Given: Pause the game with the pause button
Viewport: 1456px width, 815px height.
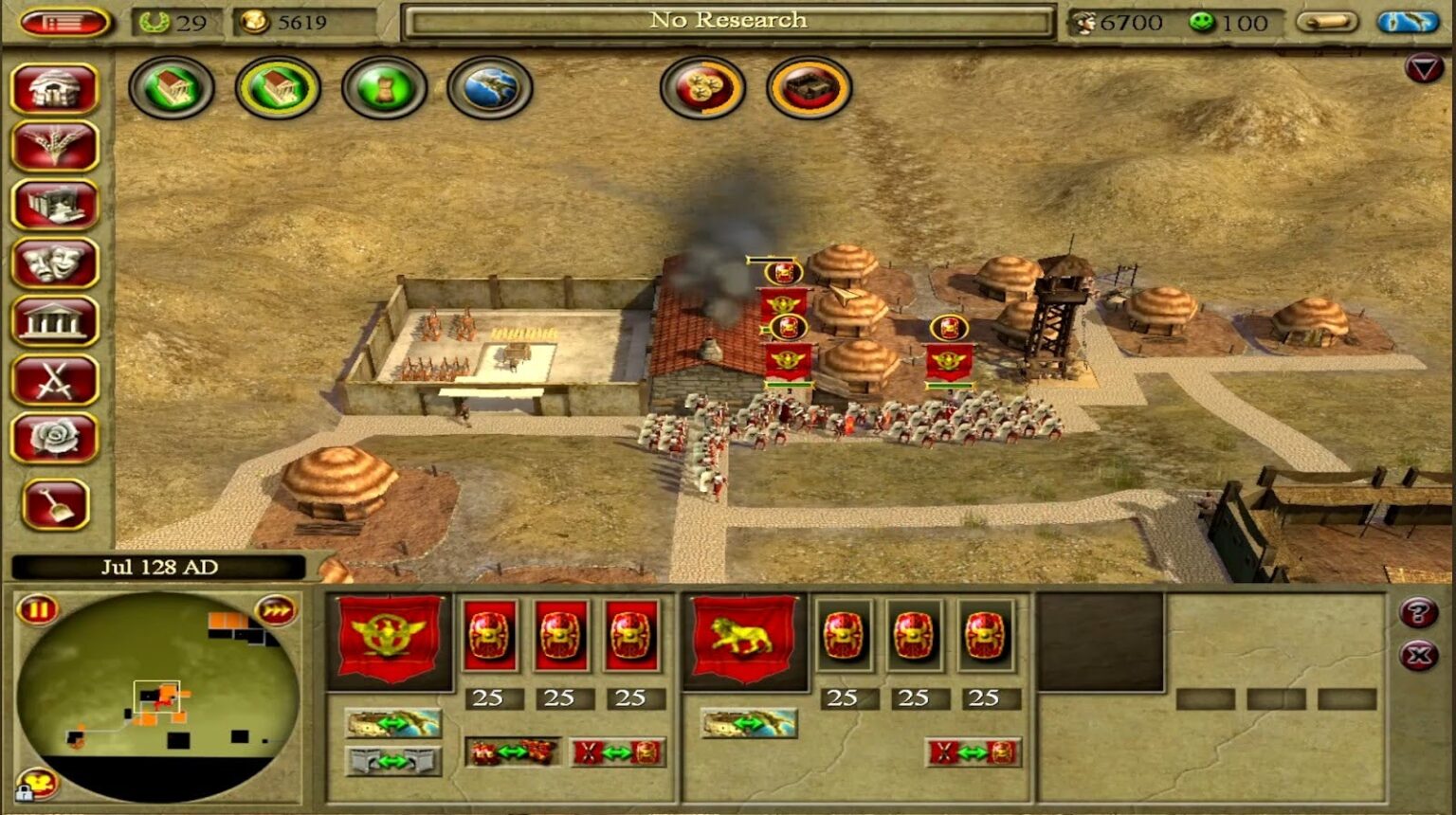Looking at the screenshot, I should (38, 609).
